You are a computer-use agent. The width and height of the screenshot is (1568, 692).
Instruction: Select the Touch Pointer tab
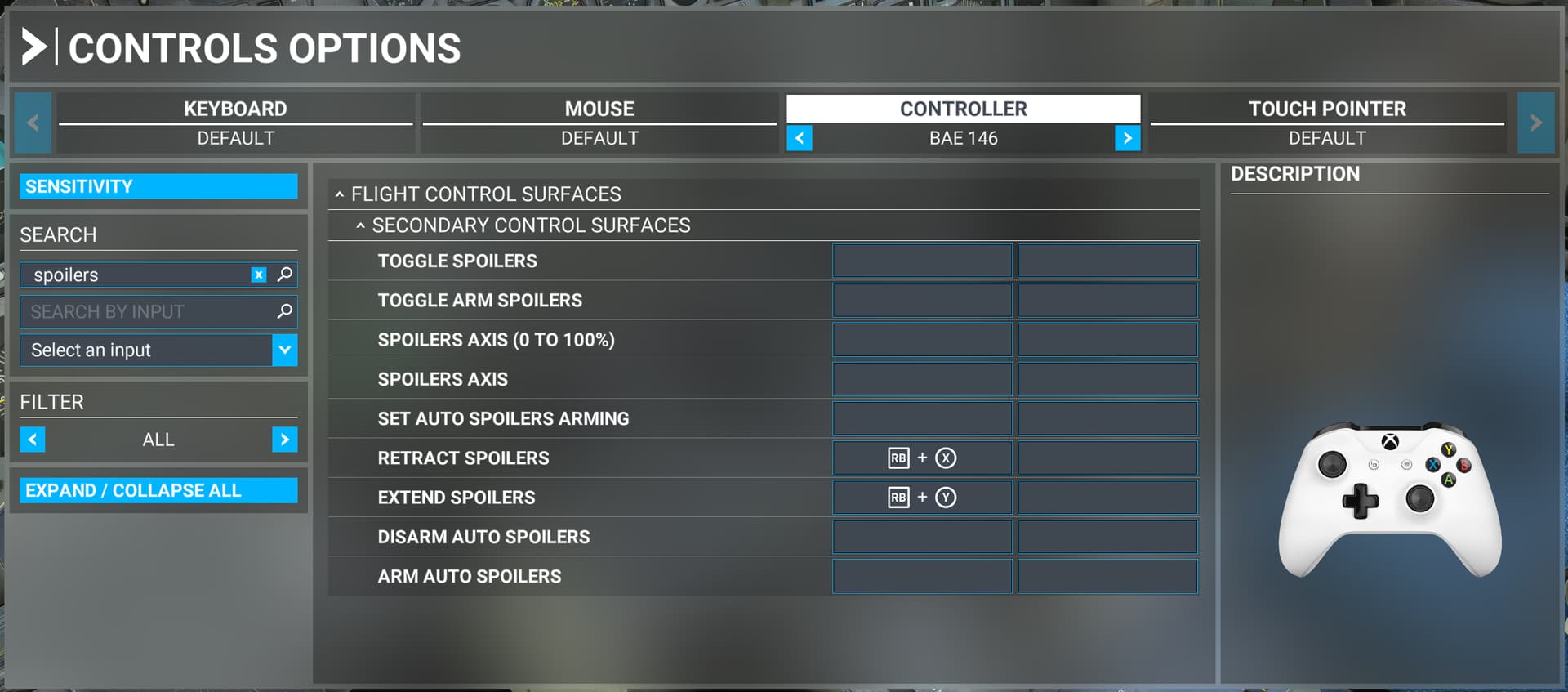[1327, 109]
